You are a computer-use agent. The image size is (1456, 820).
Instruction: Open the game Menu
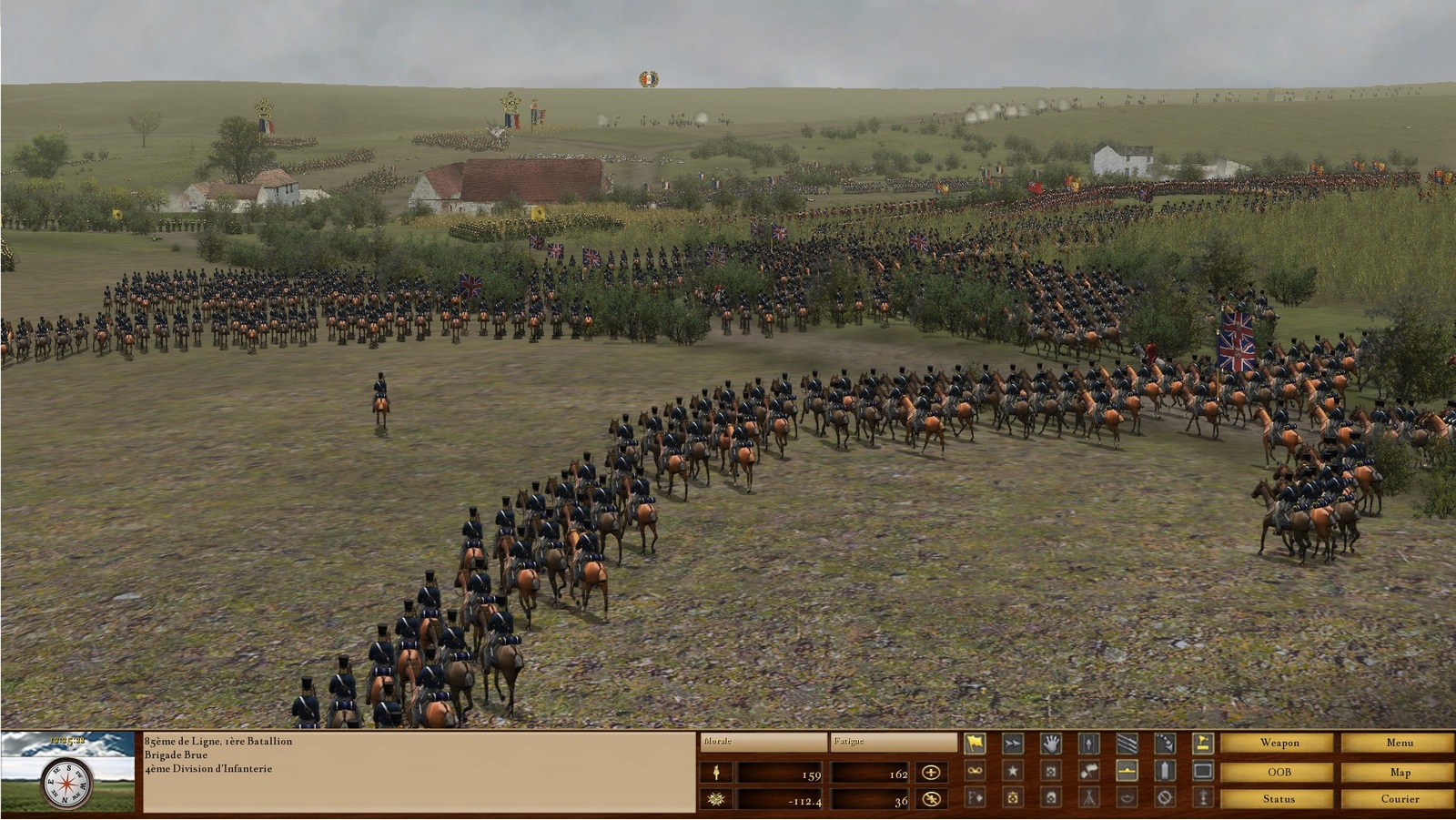tap(1399, 743)
